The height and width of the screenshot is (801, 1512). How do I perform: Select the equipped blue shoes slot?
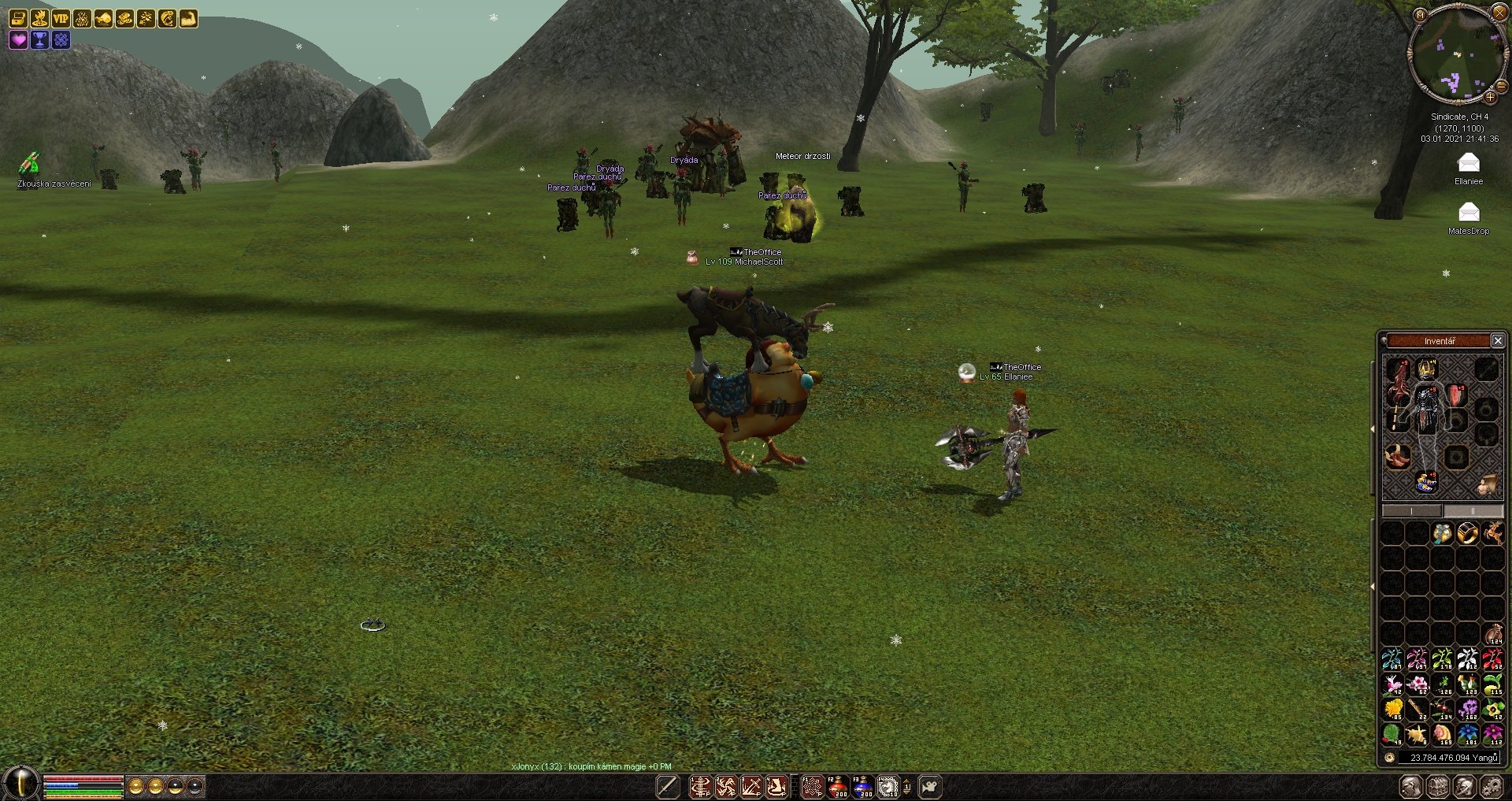pyautogui.click(x=1426, y=481)
